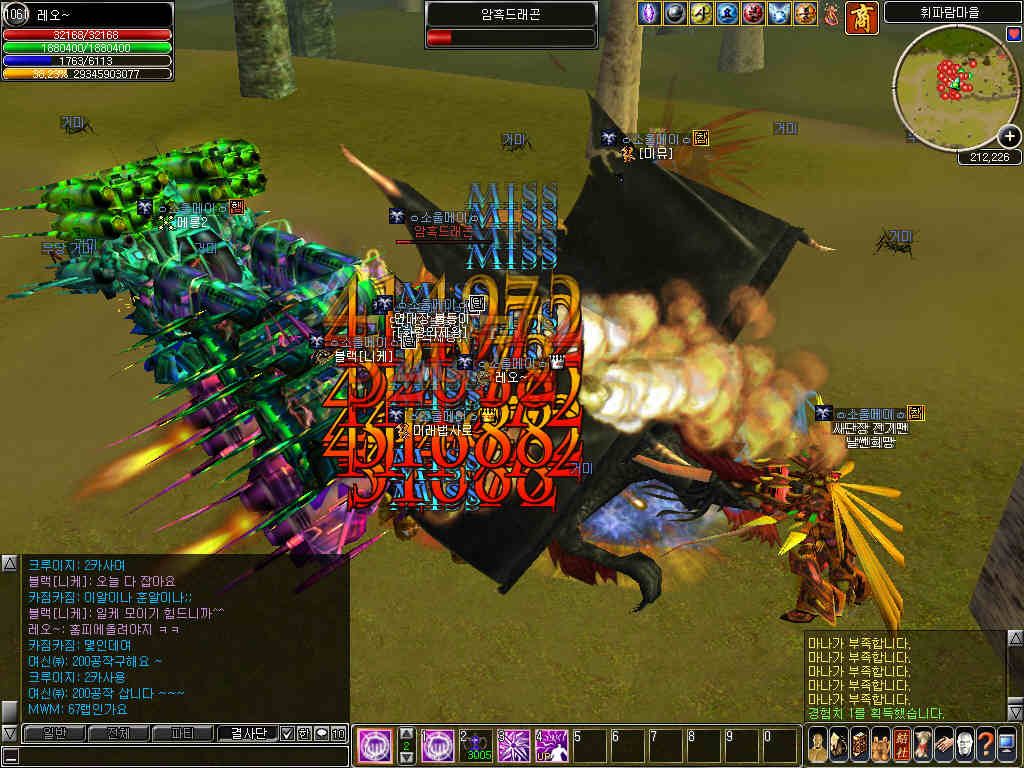This screenshot has height=768, width=1024.
Task: Open help with the question mark icon
Action: pos(985,745)
